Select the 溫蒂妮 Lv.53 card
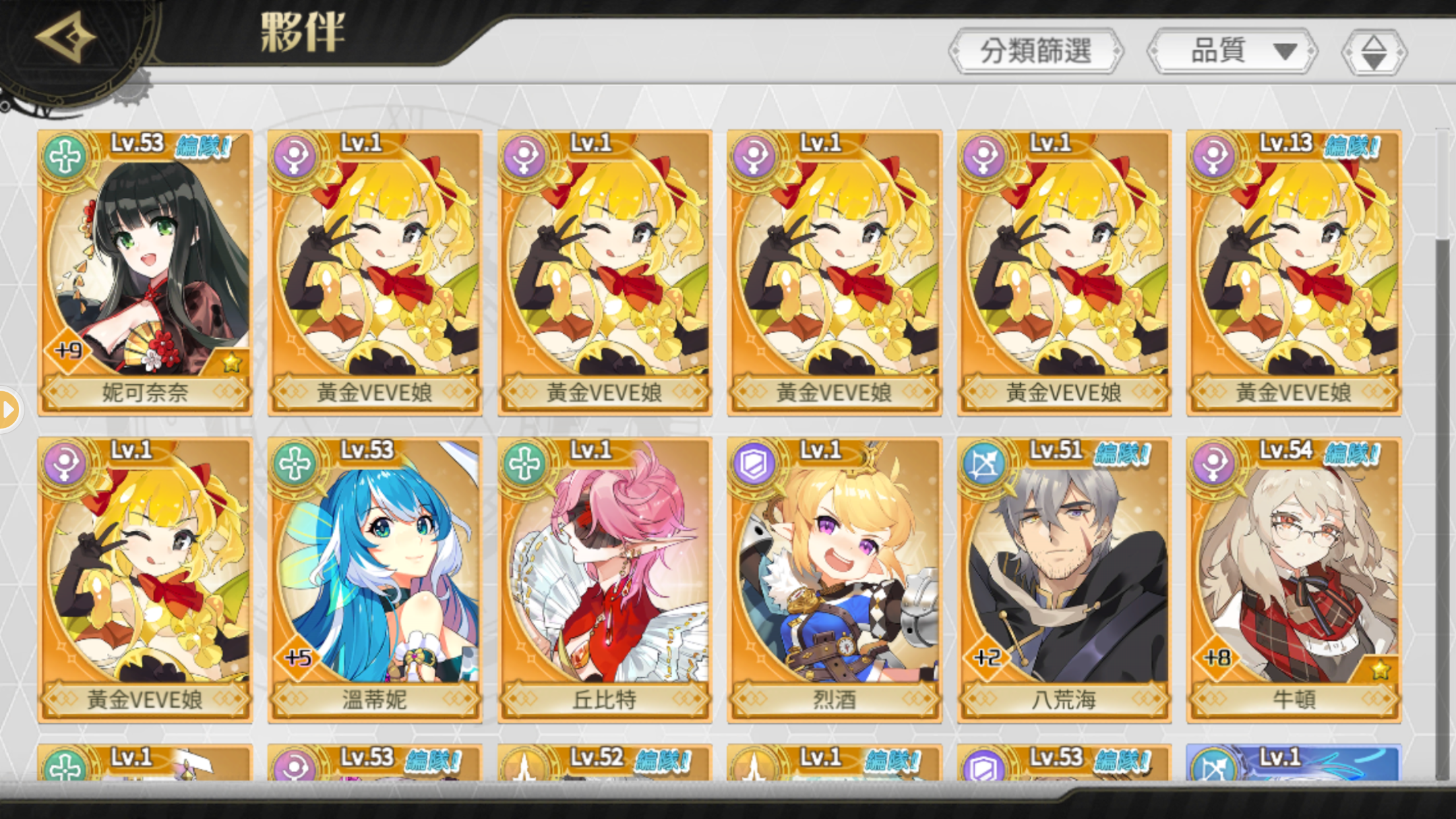The width and height of the screenshot is (1456, 819). pos(375,579)
